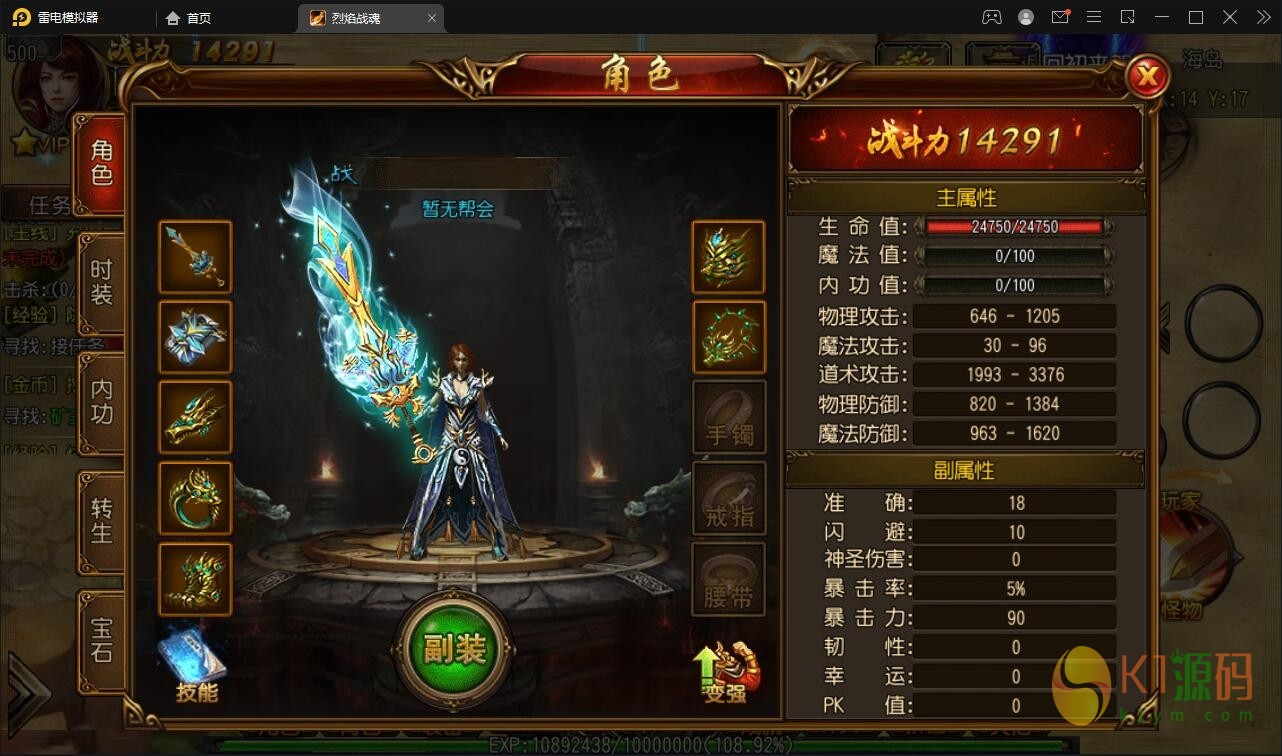1282x756 pixels.
Task: Select the empty 手镯 bracelet slot
Action: [728, 417]
